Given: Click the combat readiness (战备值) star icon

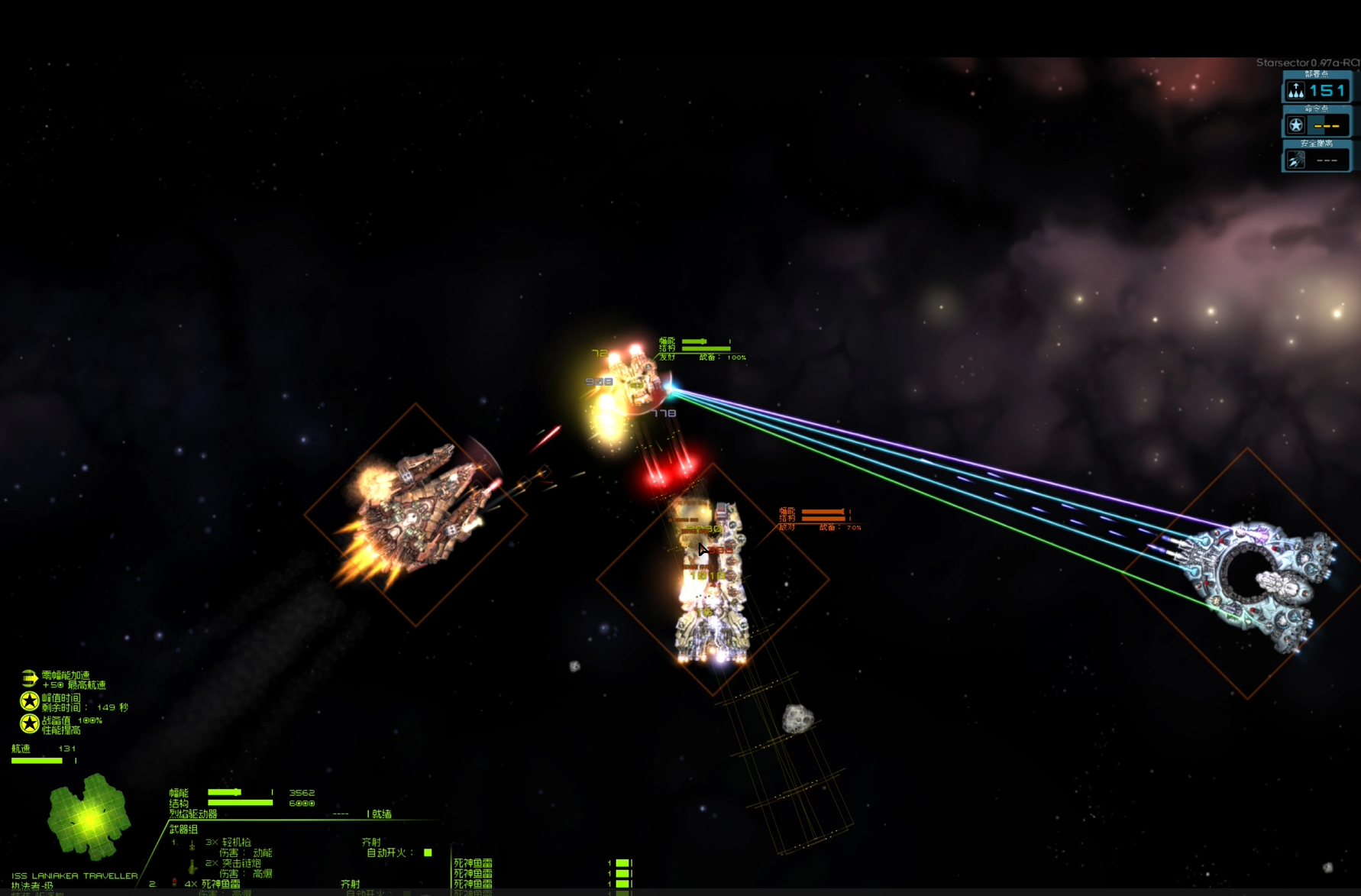Looking at the screenshot, I should click(x=29, y=723).
